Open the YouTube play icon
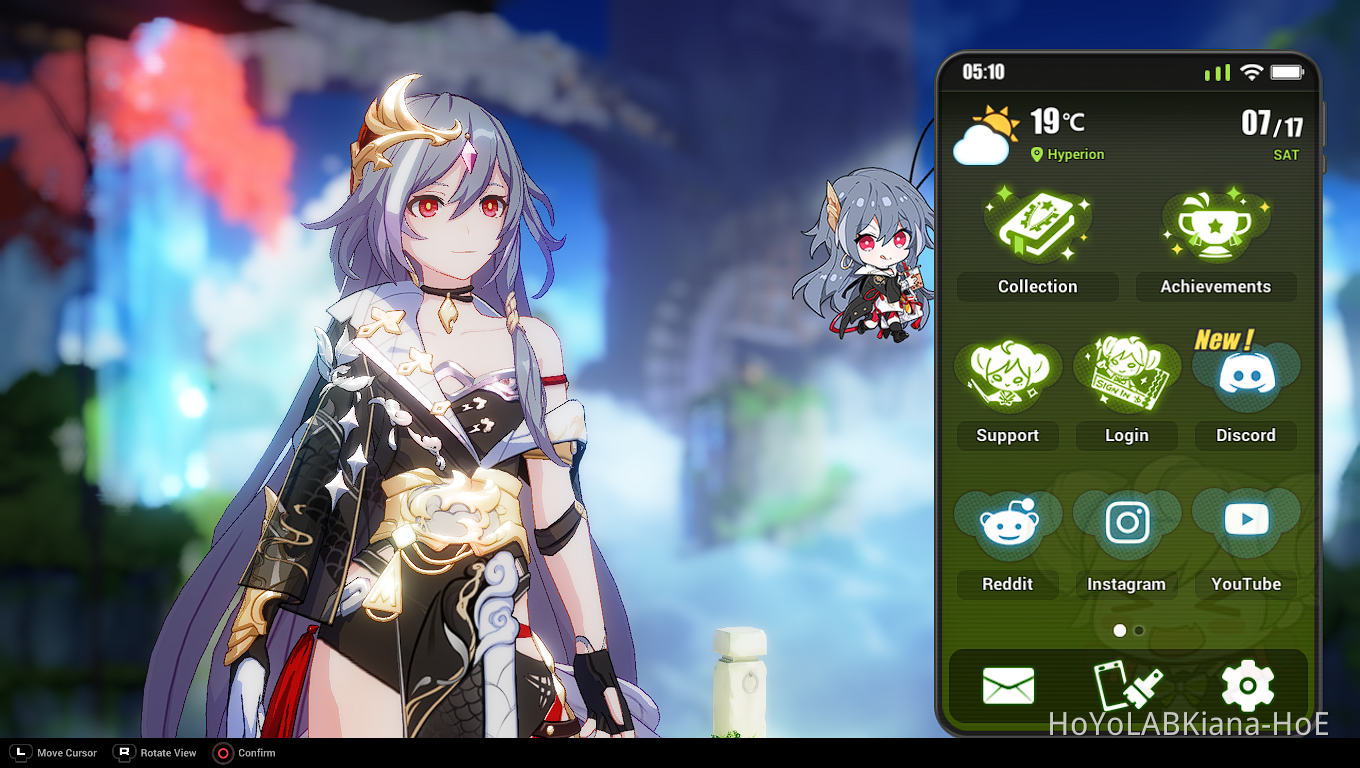 point(1246,520)
